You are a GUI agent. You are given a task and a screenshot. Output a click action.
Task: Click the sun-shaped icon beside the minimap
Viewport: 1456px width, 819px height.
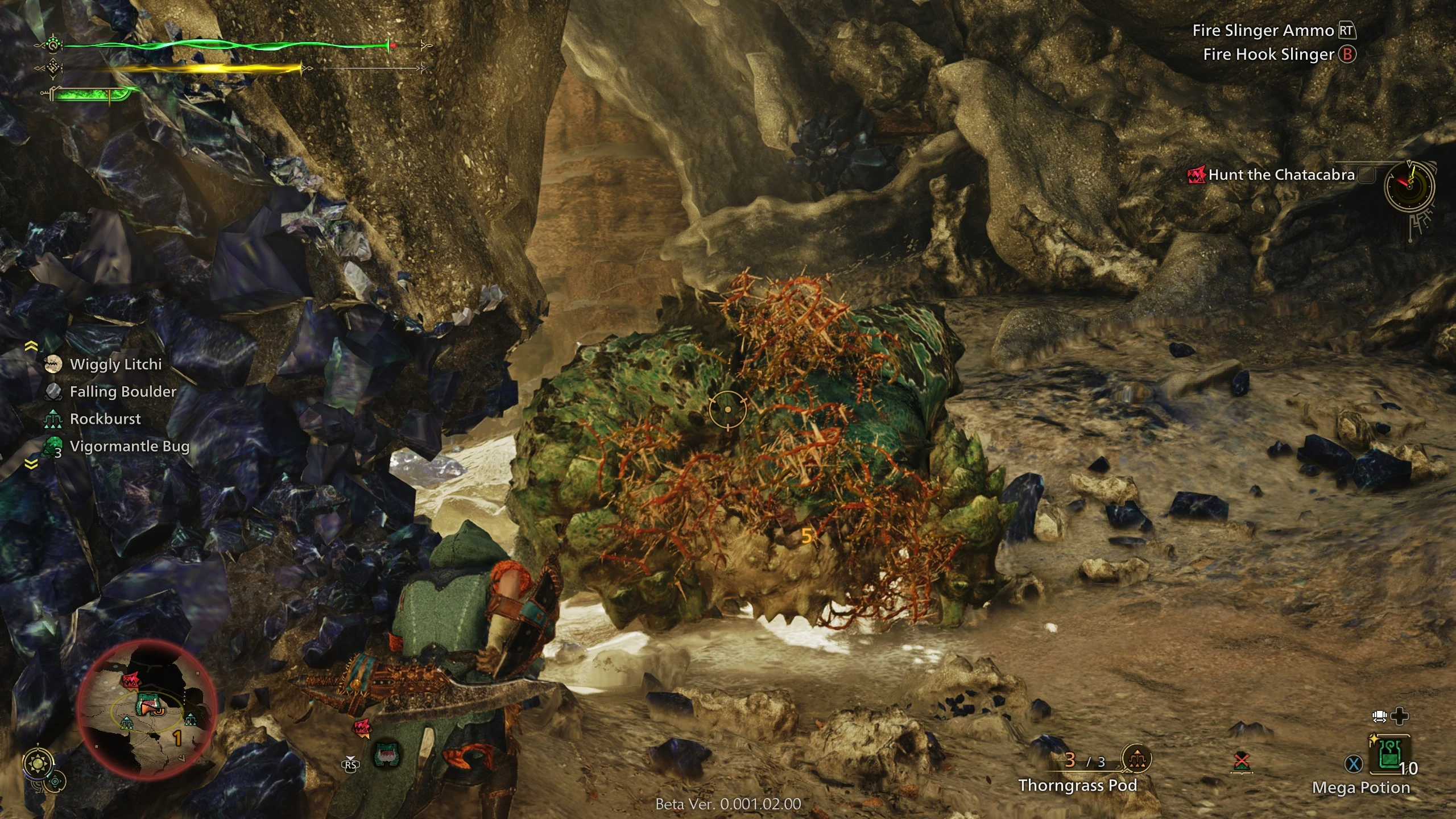pyautogui.click(x=39, y=764)
